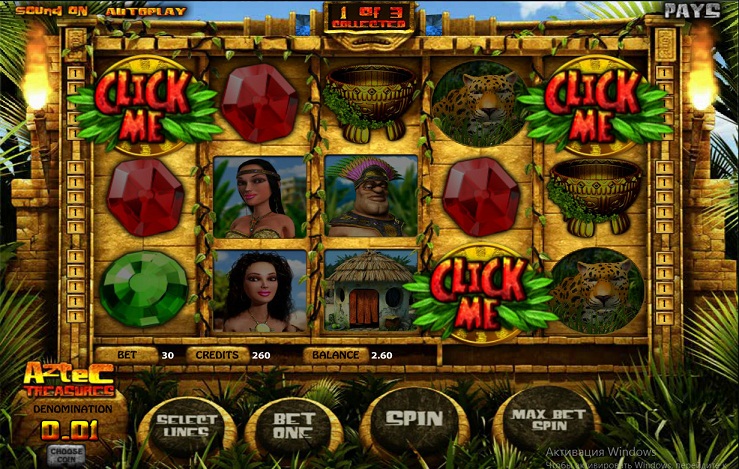
Task: Click the Bet One button
Action: pyautogui.click(x=293, y=425)
